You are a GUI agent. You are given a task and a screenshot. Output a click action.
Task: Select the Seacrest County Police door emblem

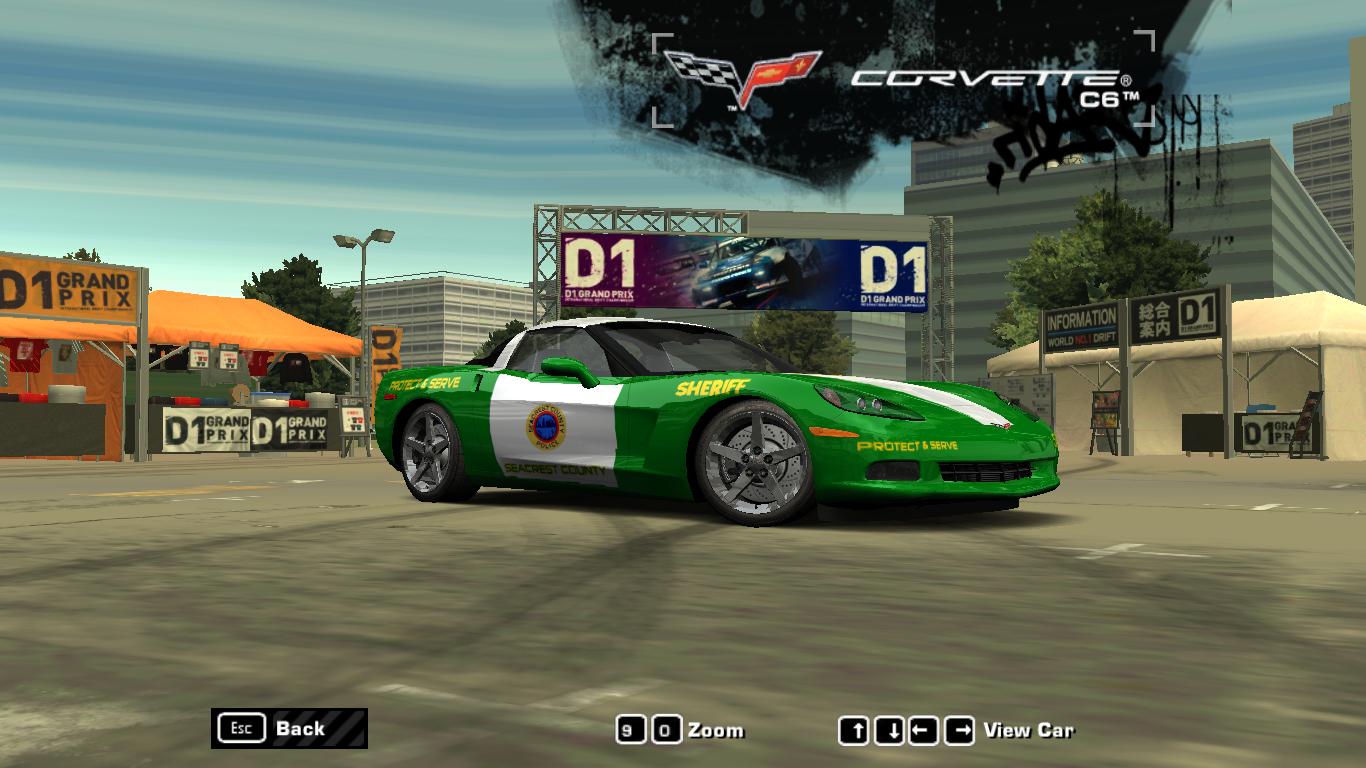coord(549,430)
